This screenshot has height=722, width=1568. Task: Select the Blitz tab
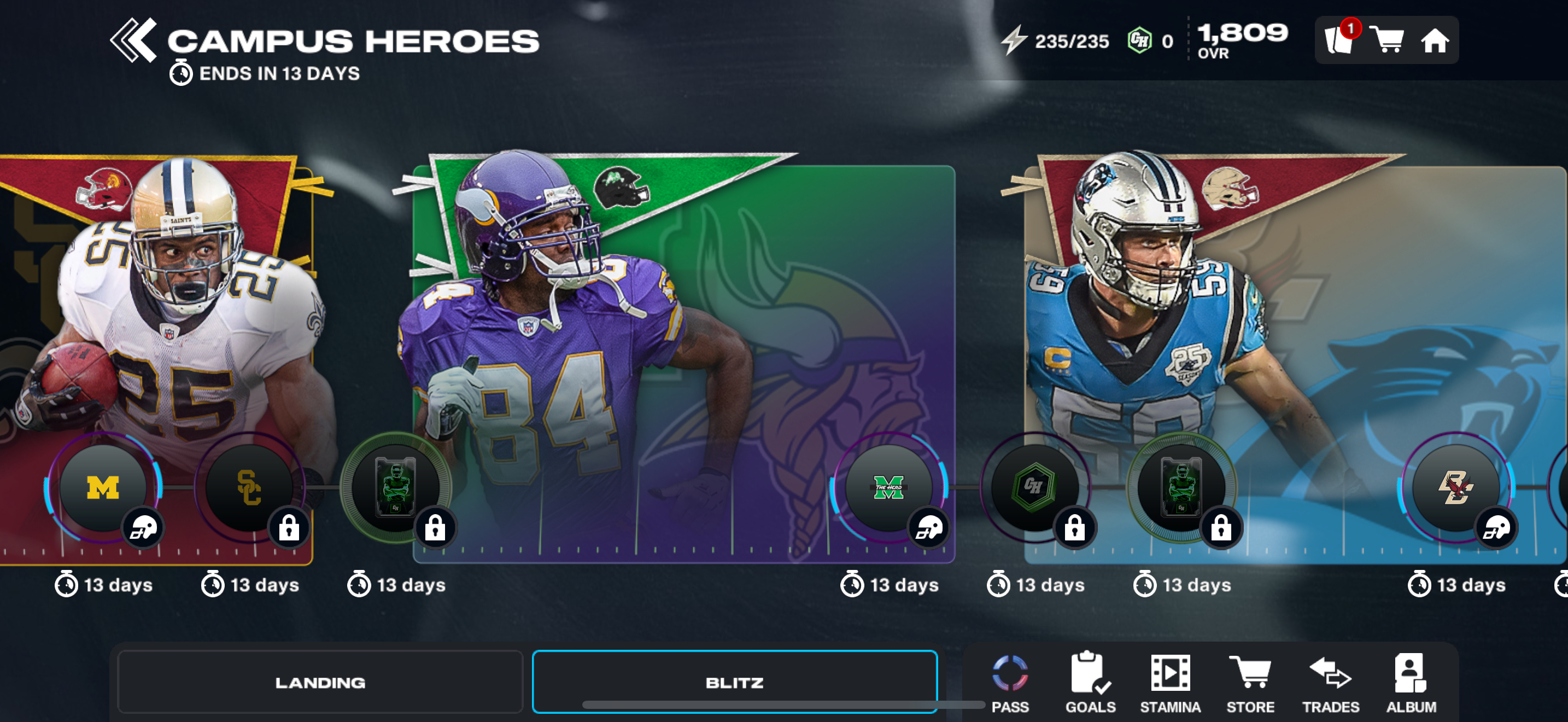pos(734,682)
